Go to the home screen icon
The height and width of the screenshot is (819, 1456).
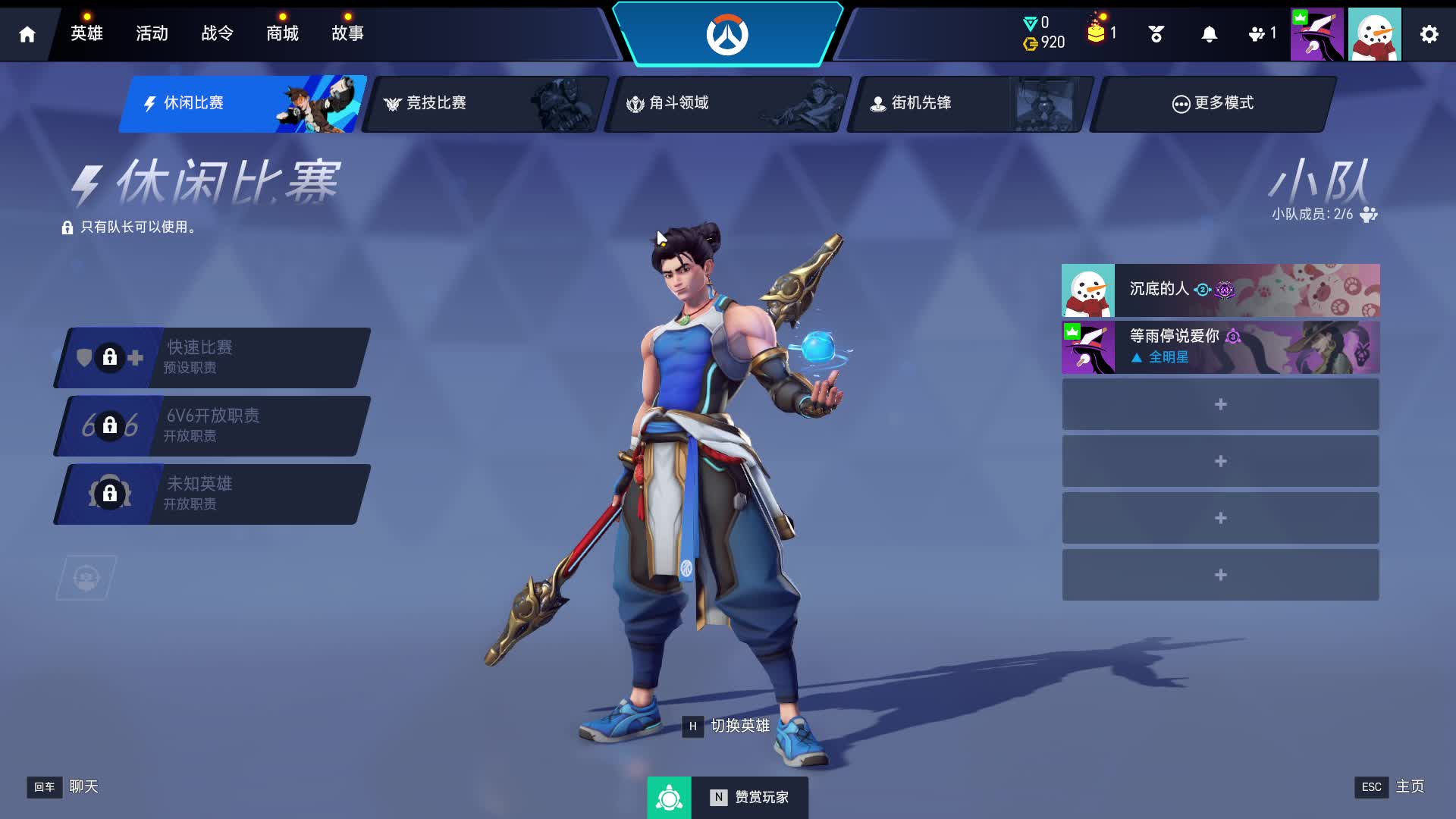pyautogui.click(x=27, y=34)
